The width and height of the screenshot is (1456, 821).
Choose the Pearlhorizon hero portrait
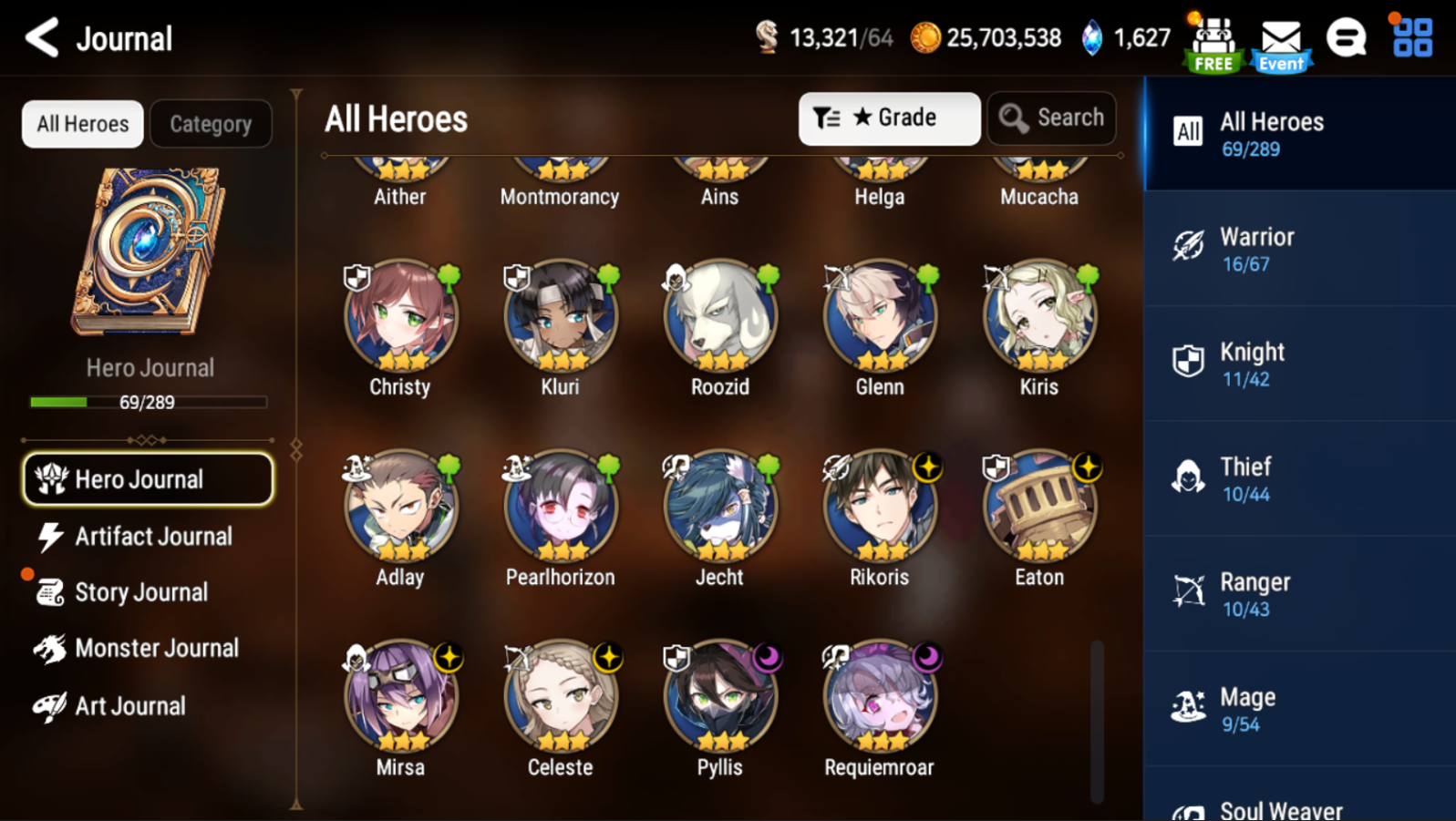pyautogui.click(x=560, y=508)
